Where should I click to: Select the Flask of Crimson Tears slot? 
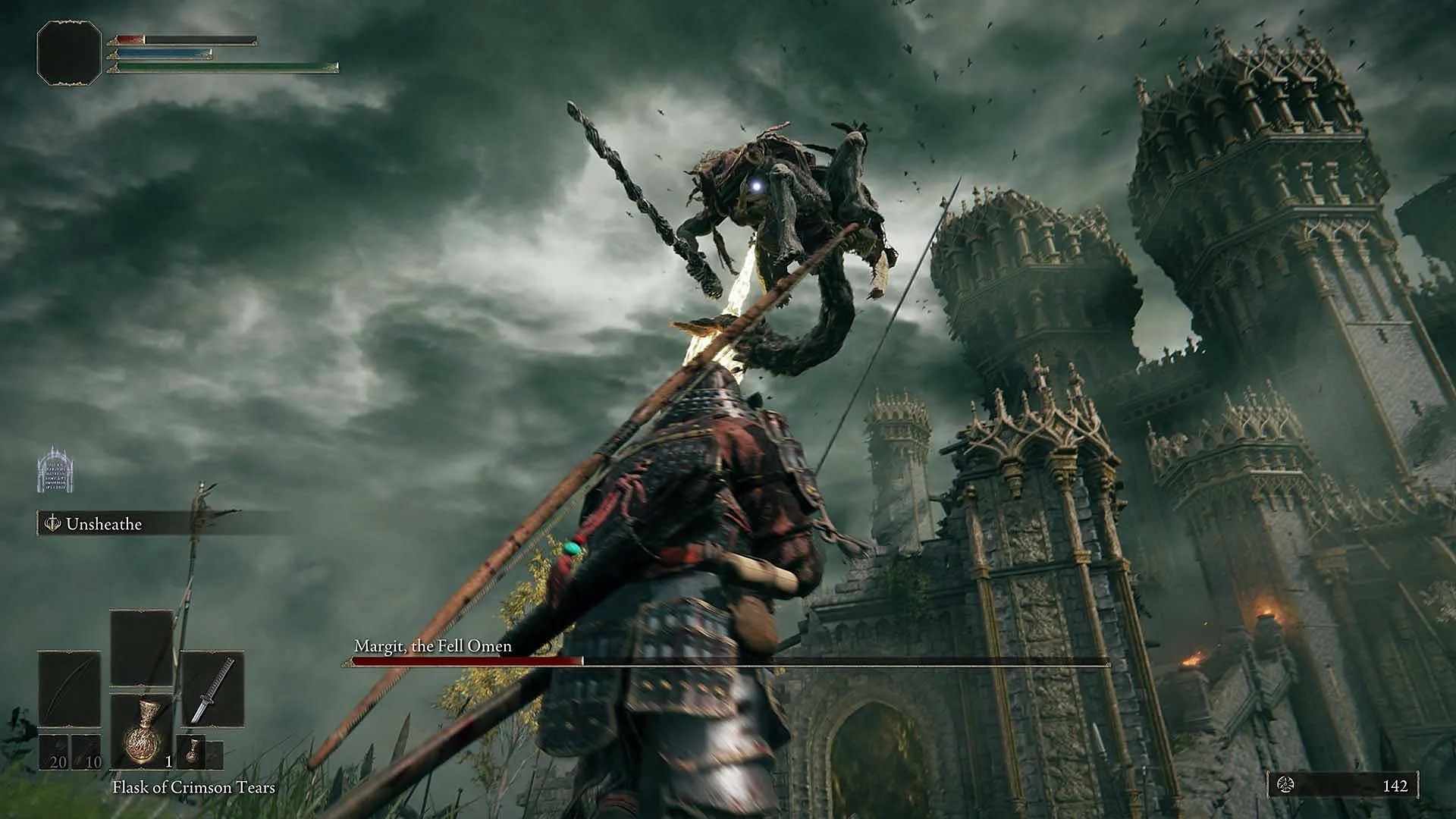click(142, 731)
